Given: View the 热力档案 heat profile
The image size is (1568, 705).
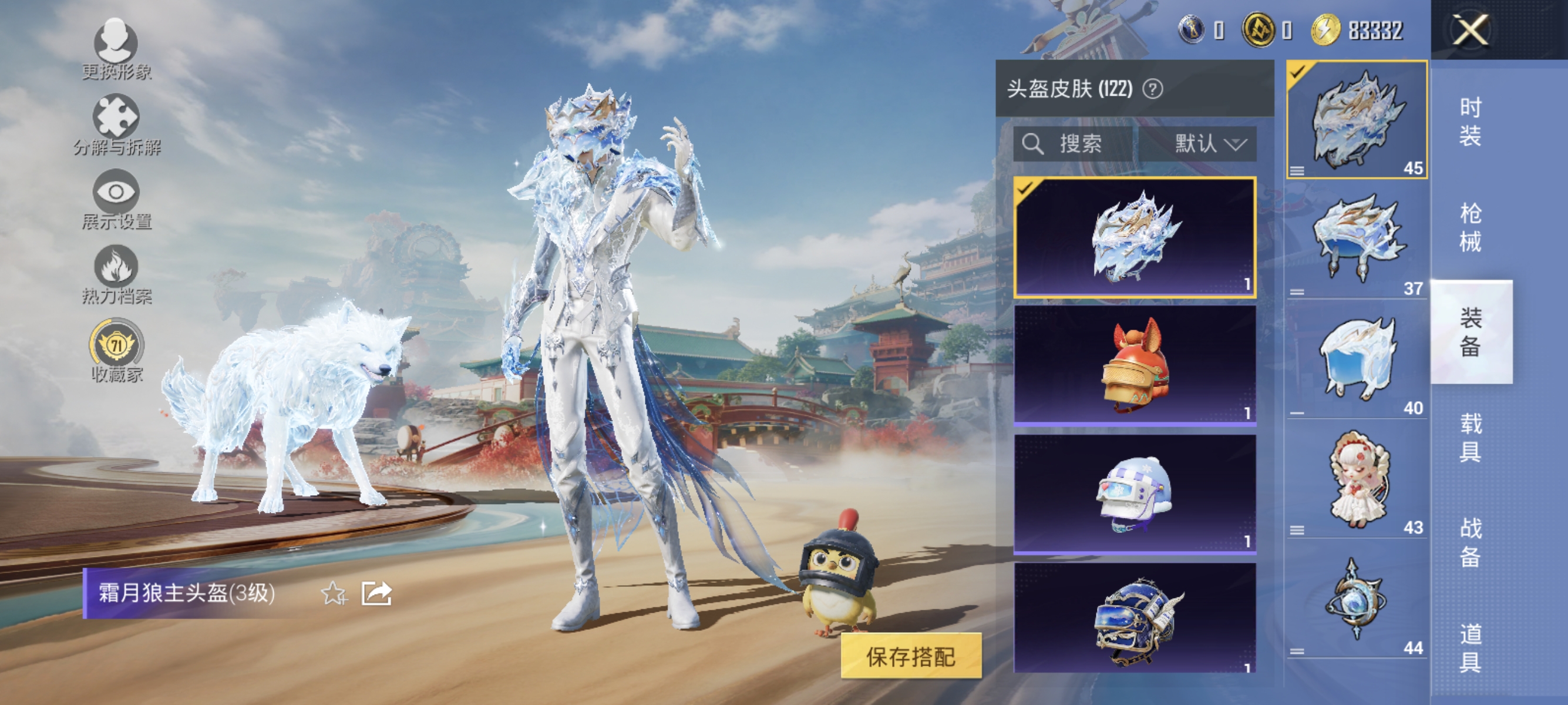Looking at the screenshot, I should (x=117, y=273).
